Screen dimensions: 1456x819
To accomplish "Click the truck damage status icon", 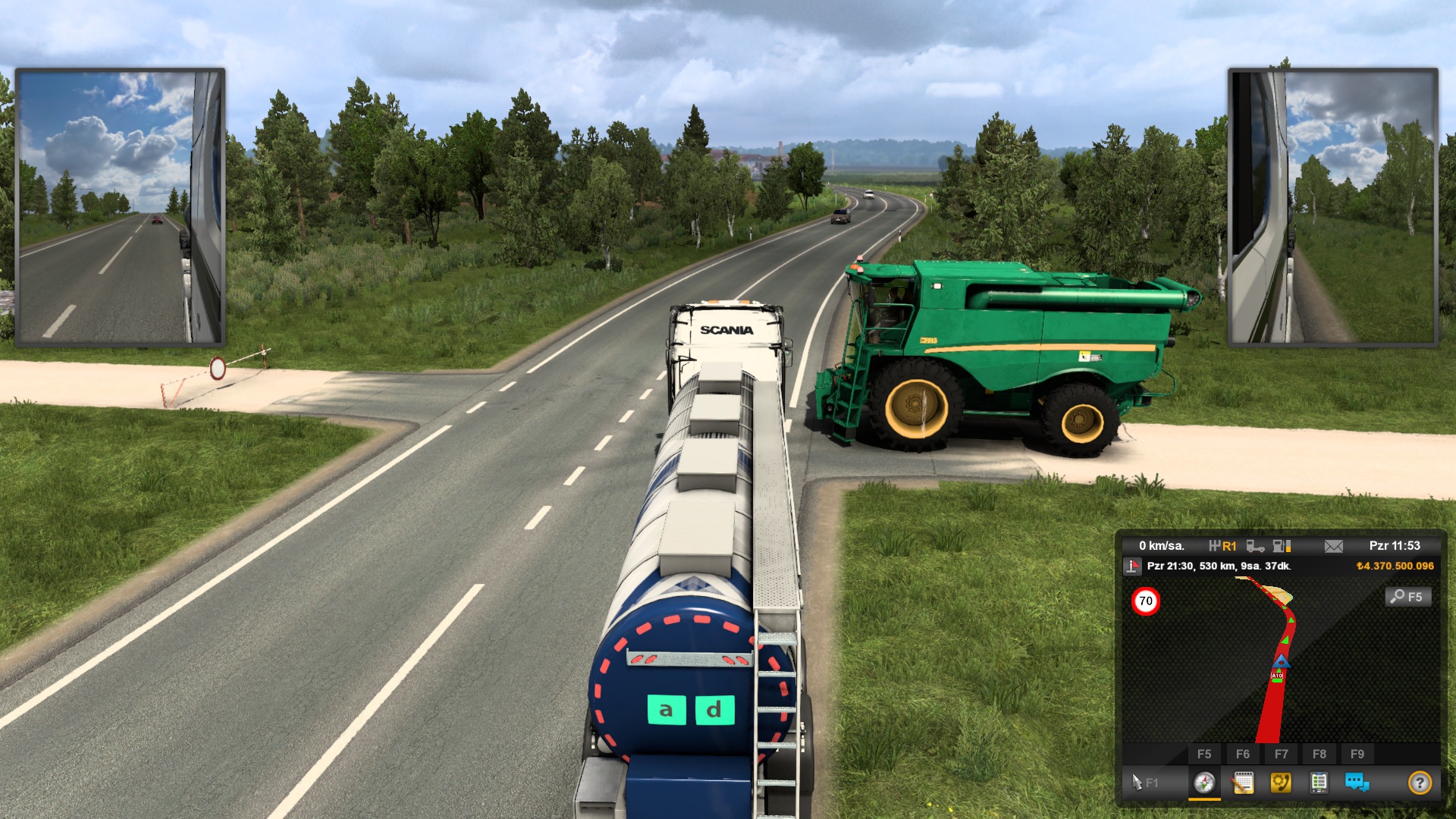I will tap(1255, 546).
